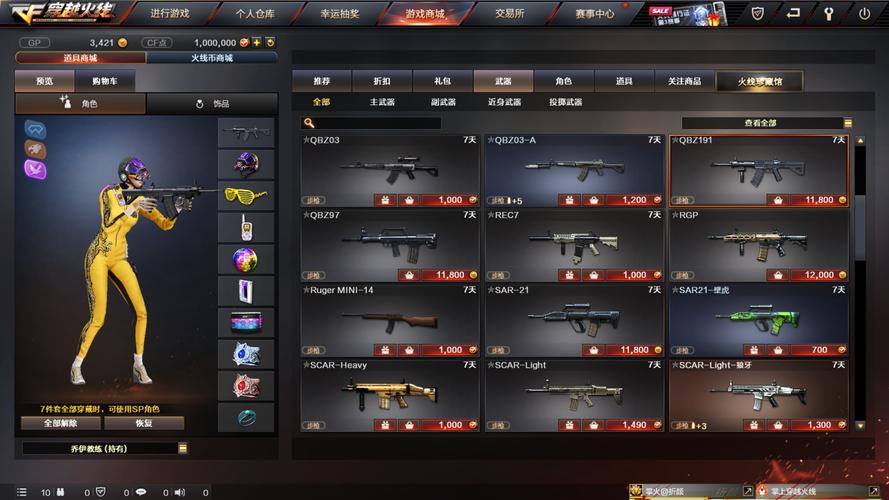Remove all worn items with 全部解除
Image resolution: width=889 pixels, height=500 pixels.
(x=59, y=423)
